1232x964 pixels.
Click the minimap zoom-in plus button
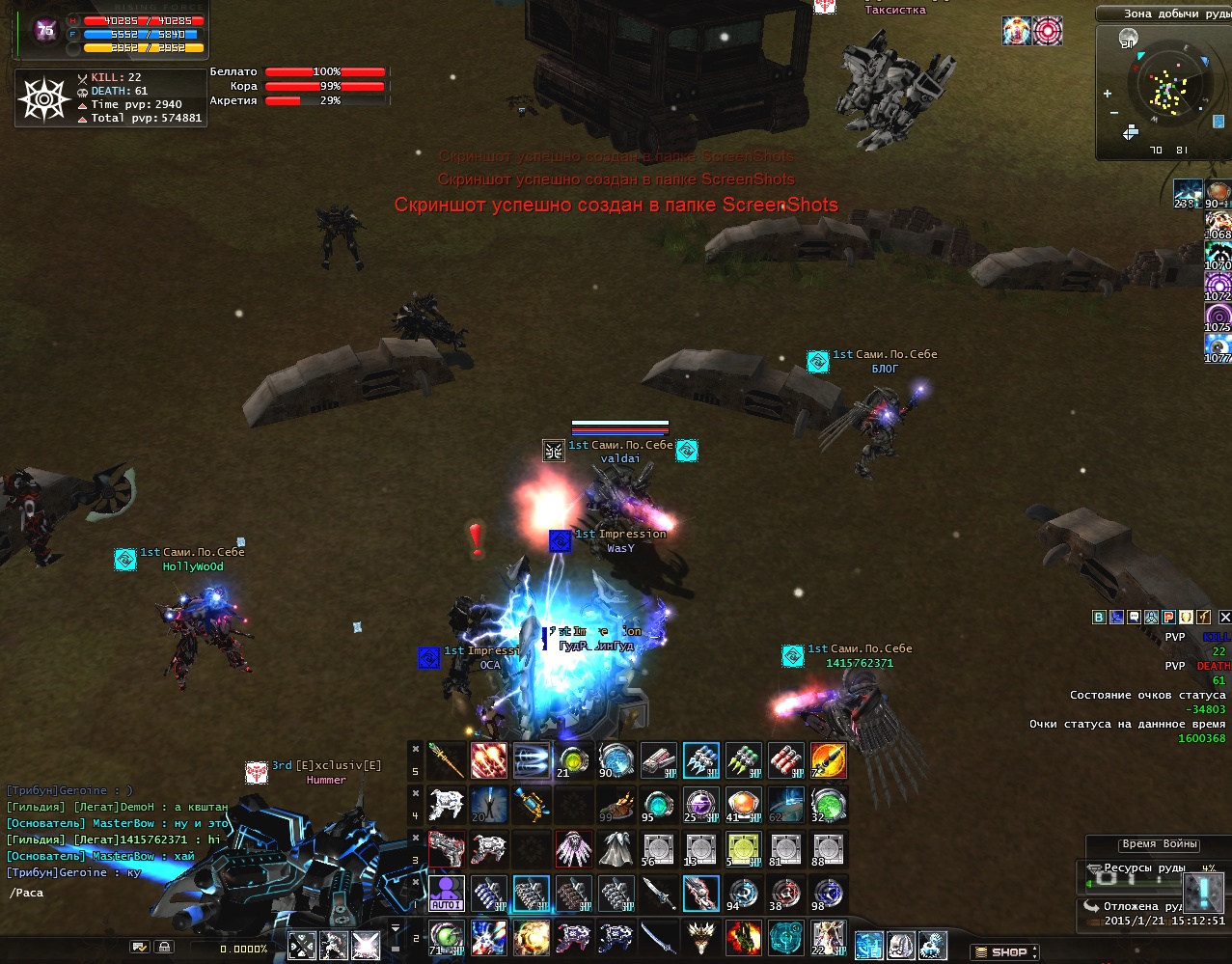1108,94
